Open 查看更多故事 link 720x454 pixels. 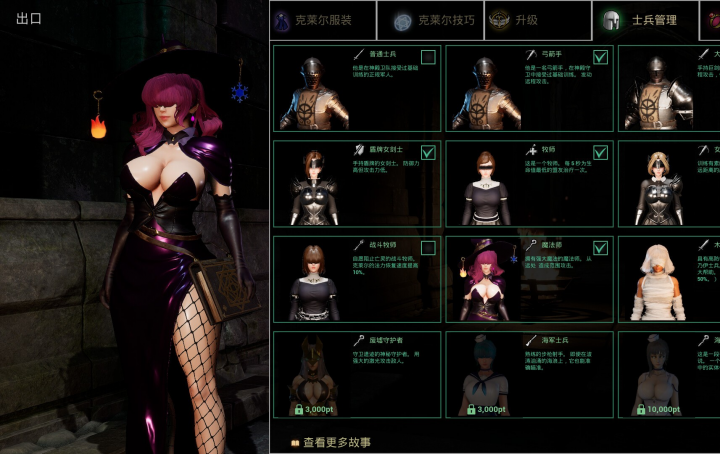[330, 442]
